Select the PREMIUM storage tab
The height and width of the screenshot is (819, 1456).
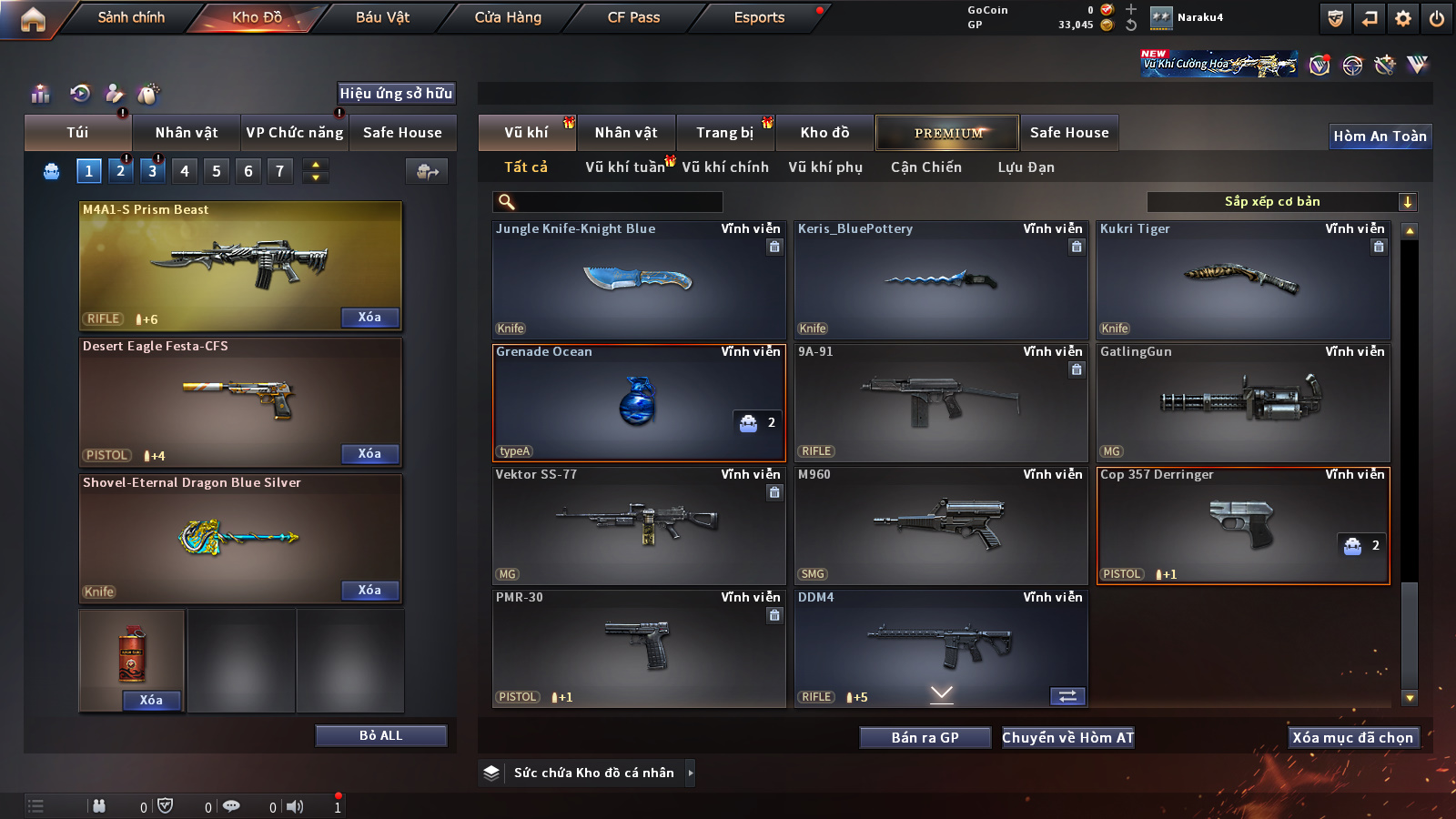[947, 133]
